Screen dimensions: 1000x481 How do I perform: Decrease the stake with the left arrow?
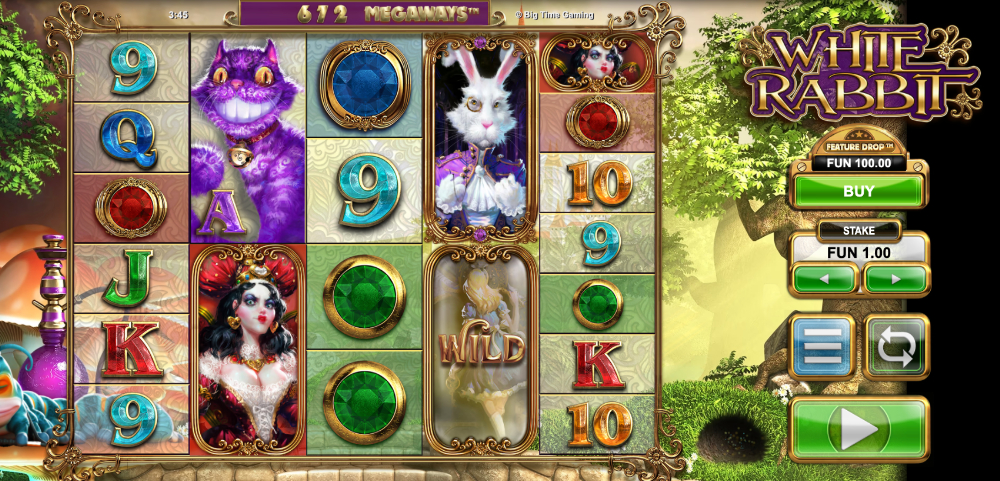[824, 278]
